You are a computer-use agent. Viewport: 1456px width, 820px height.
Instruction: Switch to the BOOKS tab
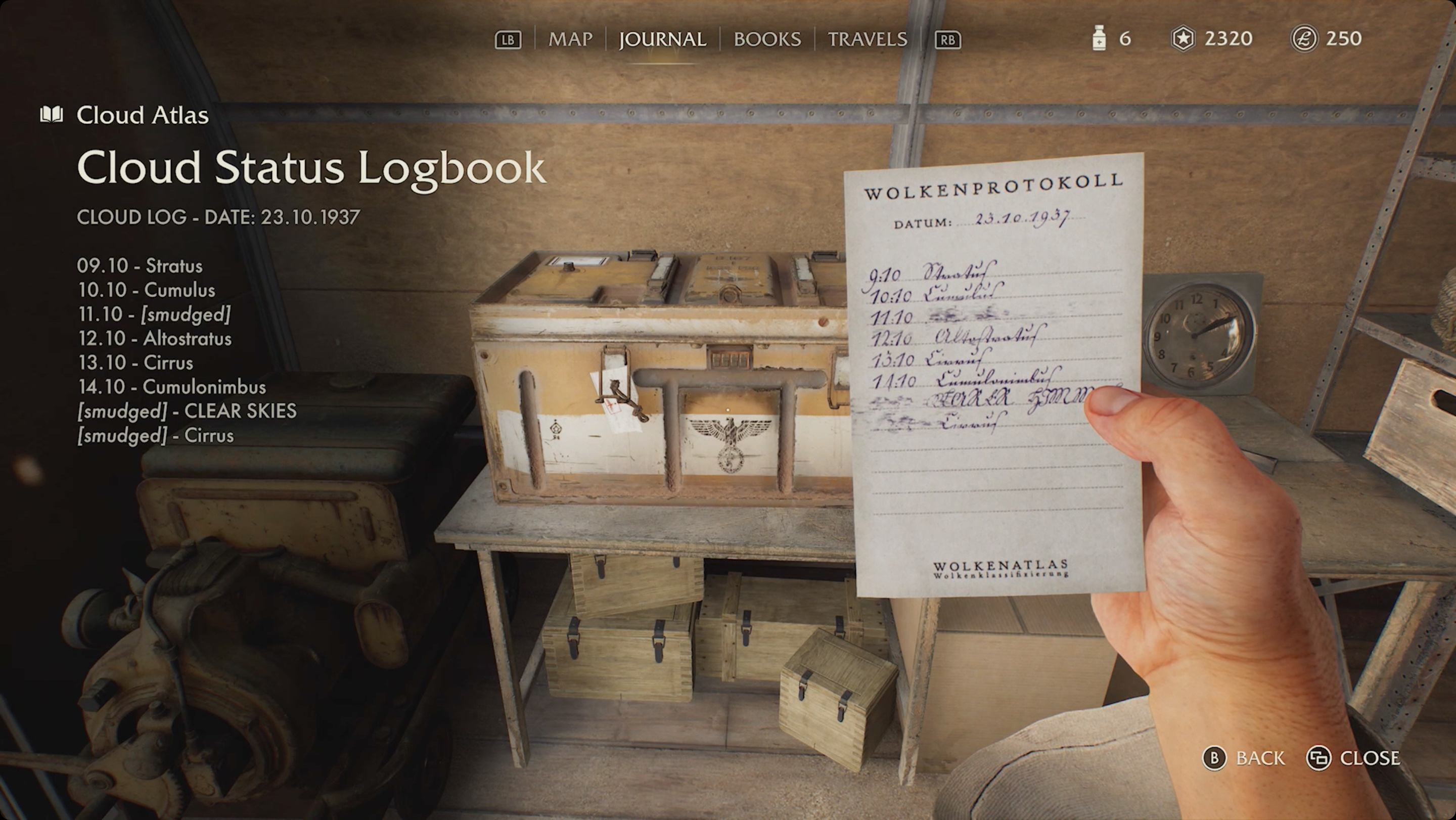pos(766,39)
